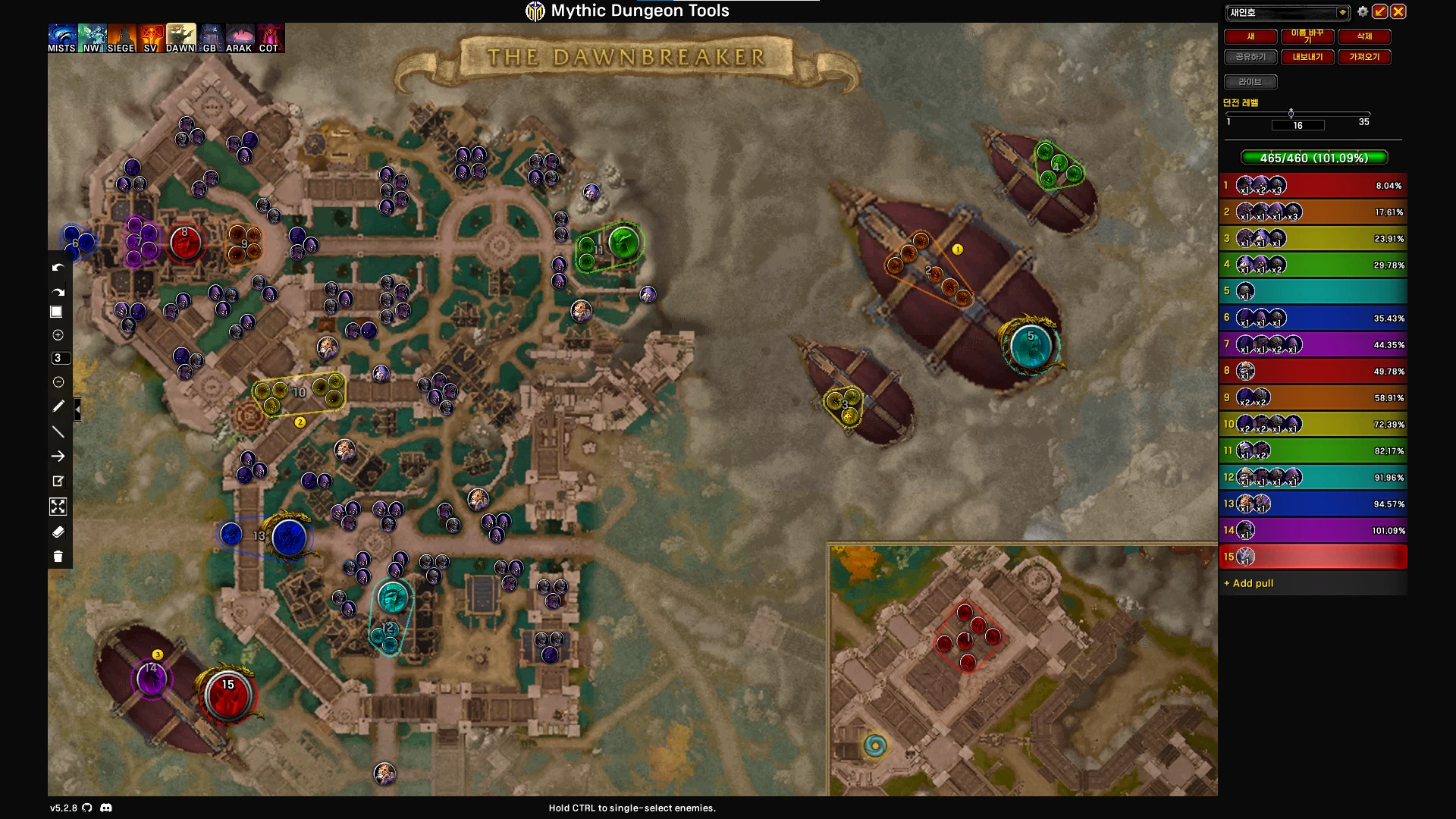Open the route preset dropdown
Screen dimensions: 1456x819
(1341, 12)
